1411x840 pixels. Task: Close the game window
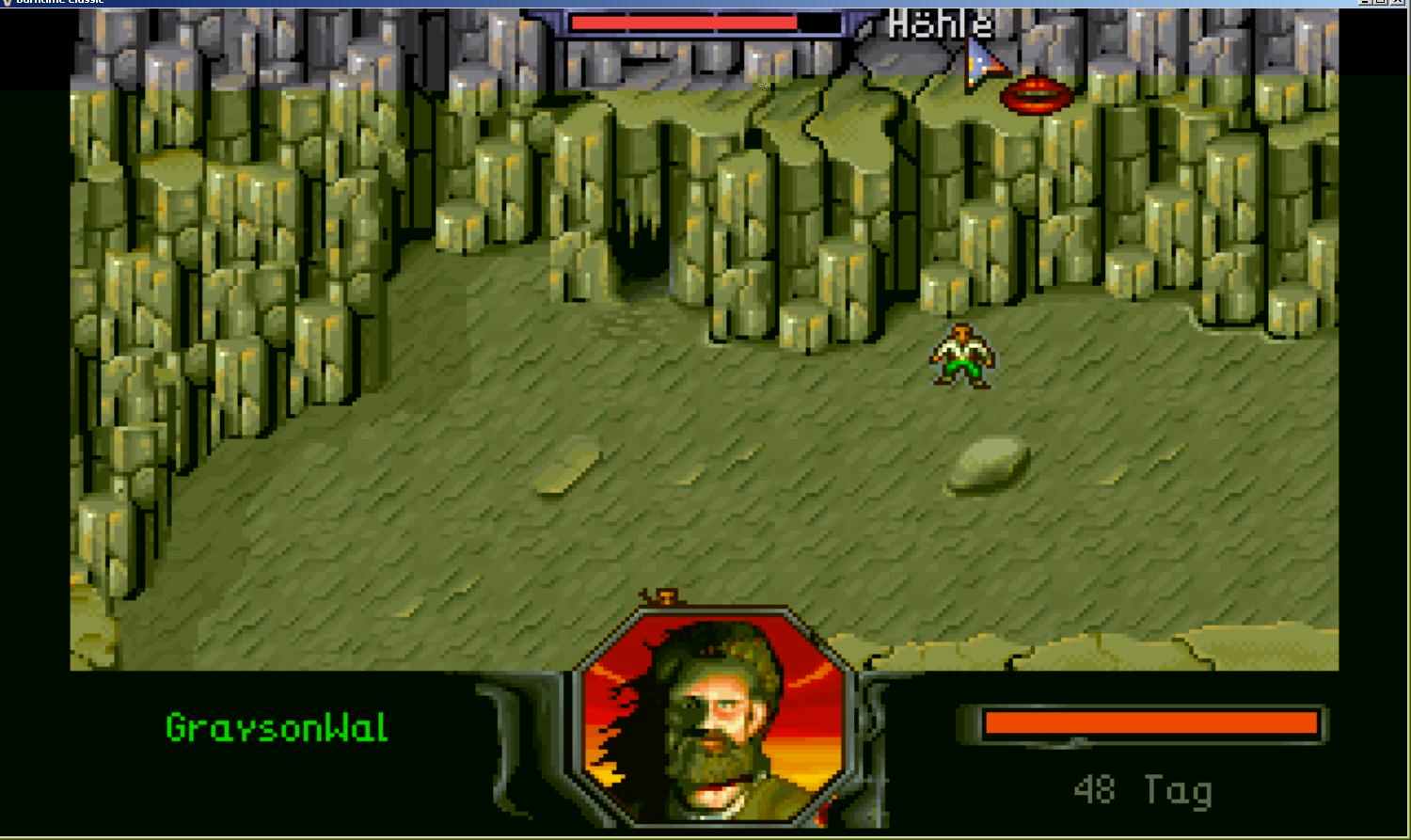click(x=1400, y=3)
